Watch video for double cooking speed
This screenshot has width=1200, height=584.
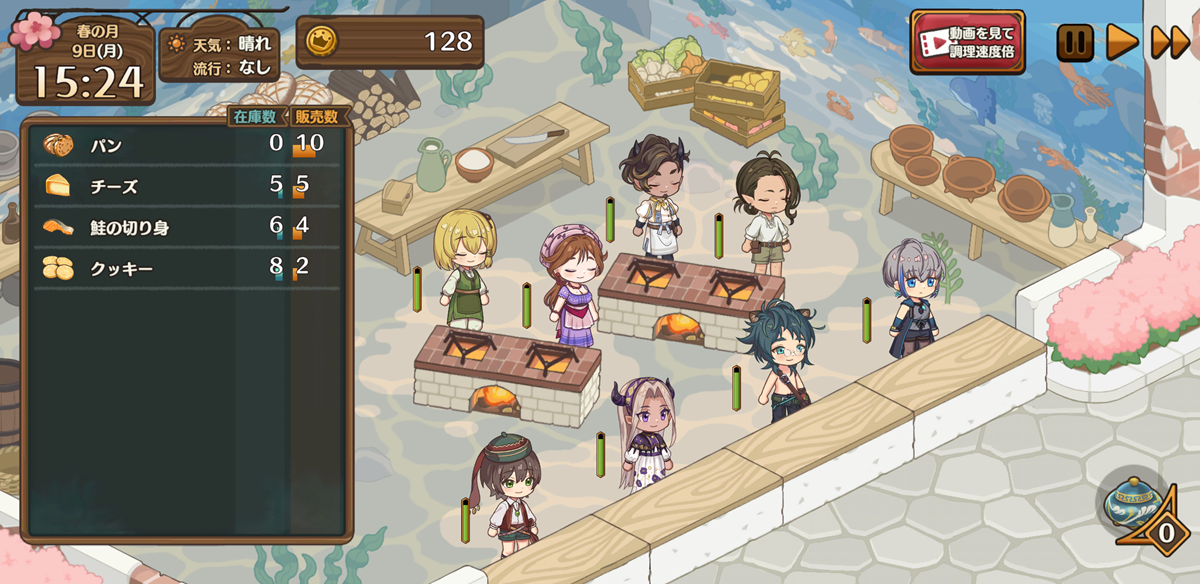point(967,42)
